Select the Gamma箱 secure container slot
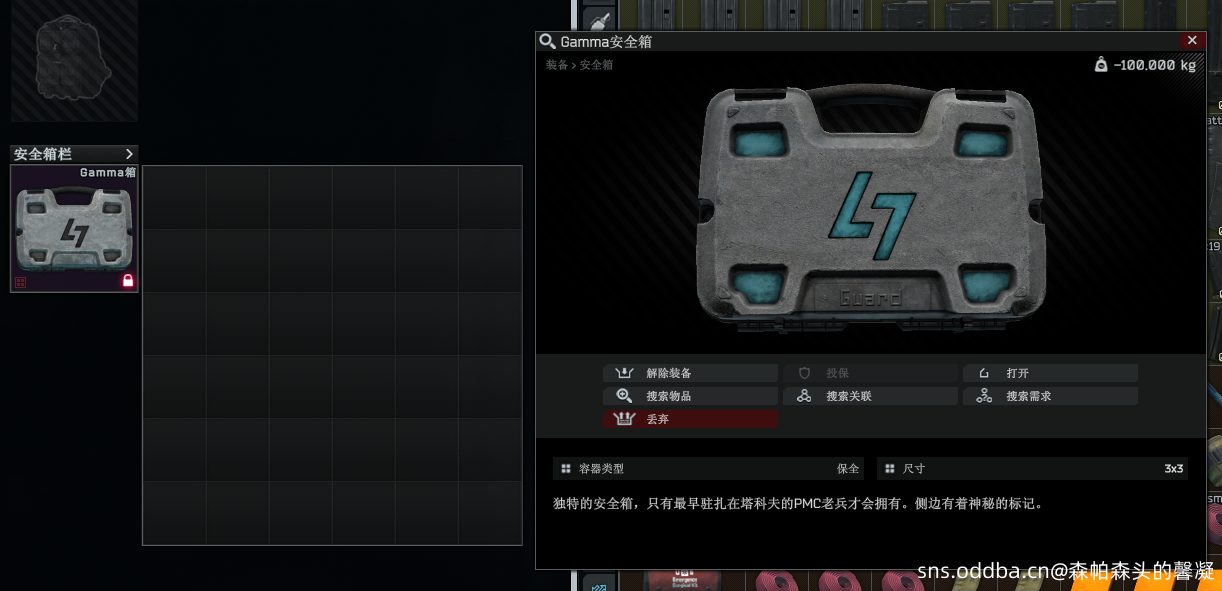 pos(74,229)
